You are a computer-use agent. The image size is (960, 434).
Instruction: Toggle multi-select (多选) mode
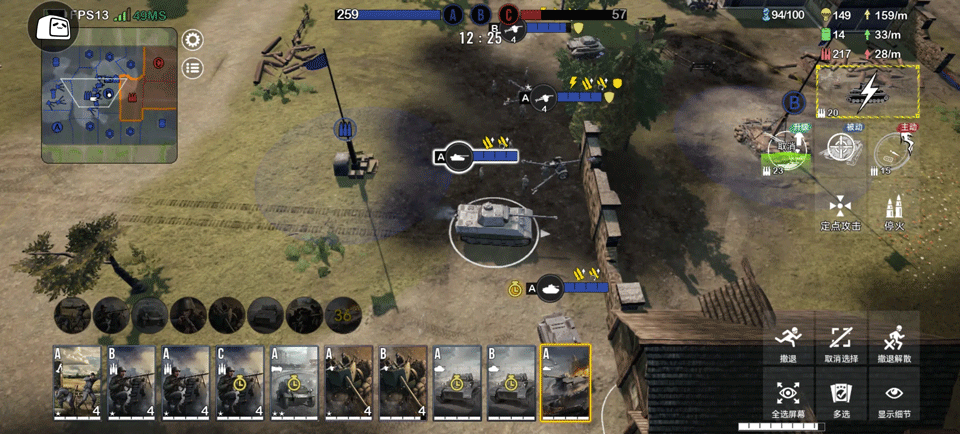tap(842, 397)
